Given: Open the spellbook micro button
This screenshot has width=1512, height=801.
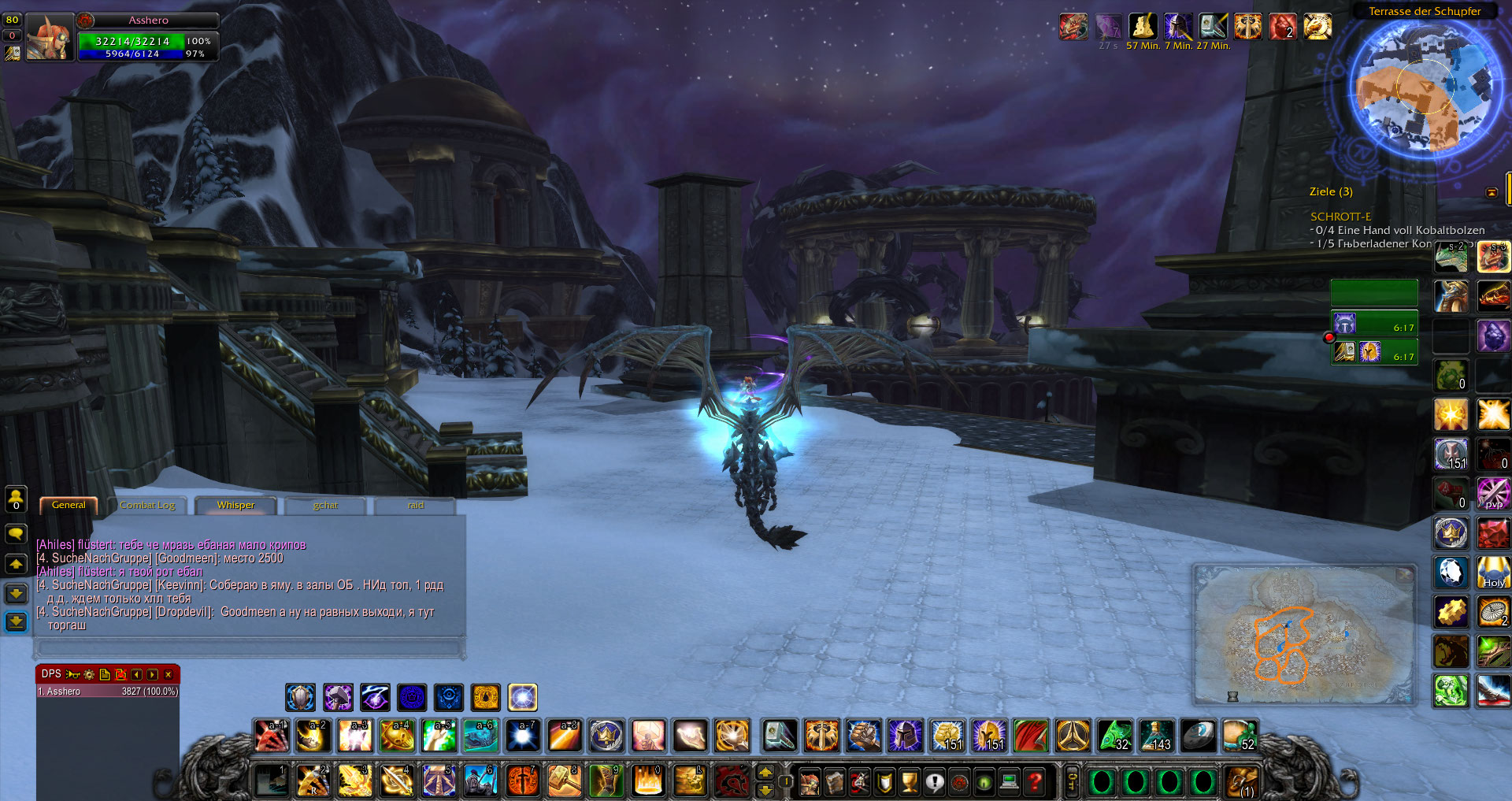Looking at the screenshot, I should point(835,782).
